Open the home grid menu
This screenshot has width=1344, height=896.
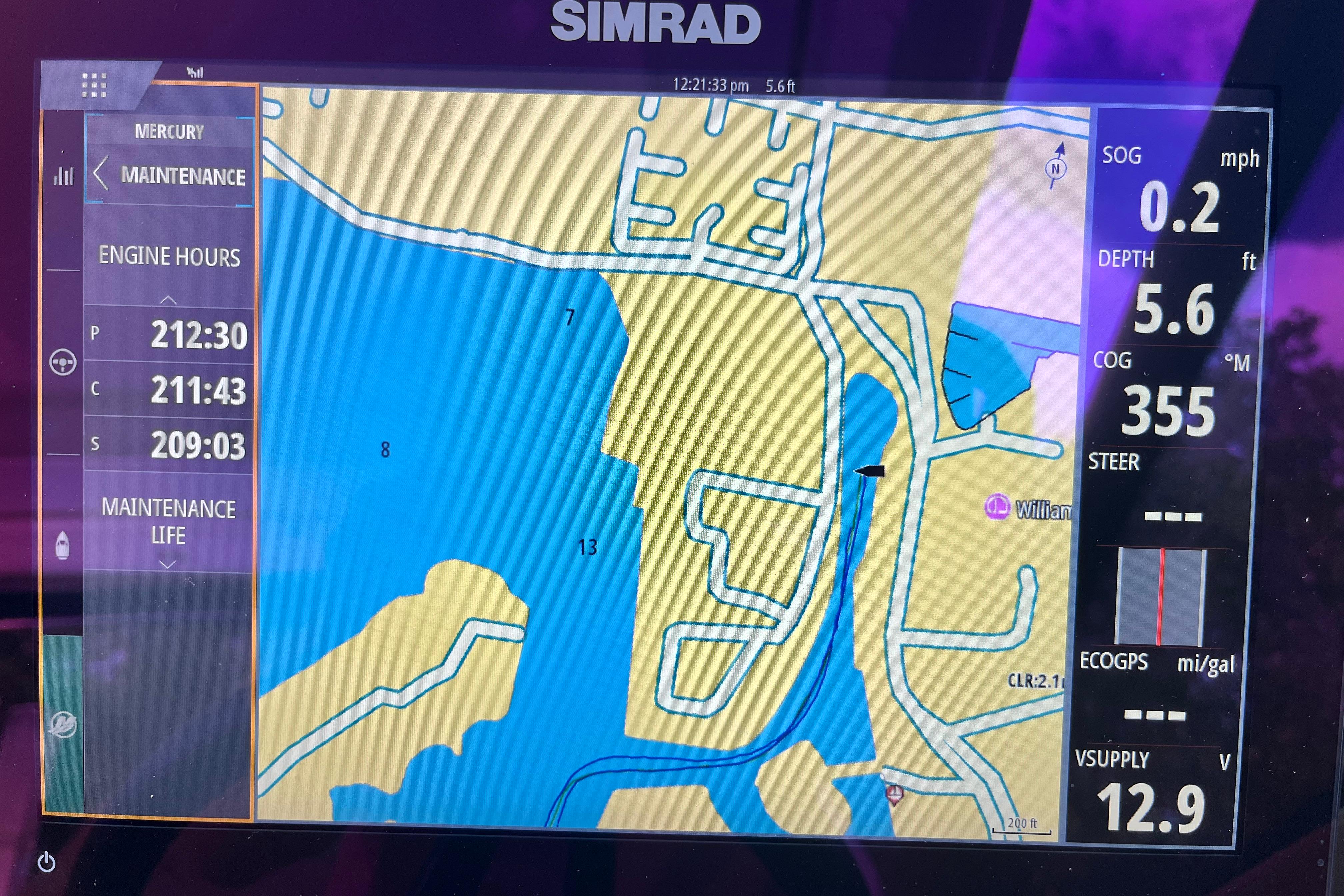click(x=94, y=86)
